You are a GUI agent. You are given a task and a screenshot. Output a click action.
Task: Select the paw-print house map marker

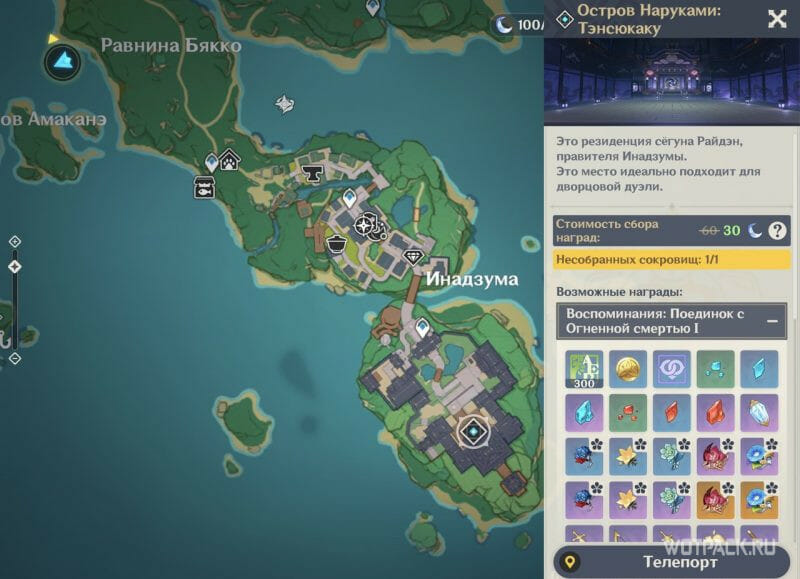click(x=231, y=159)
